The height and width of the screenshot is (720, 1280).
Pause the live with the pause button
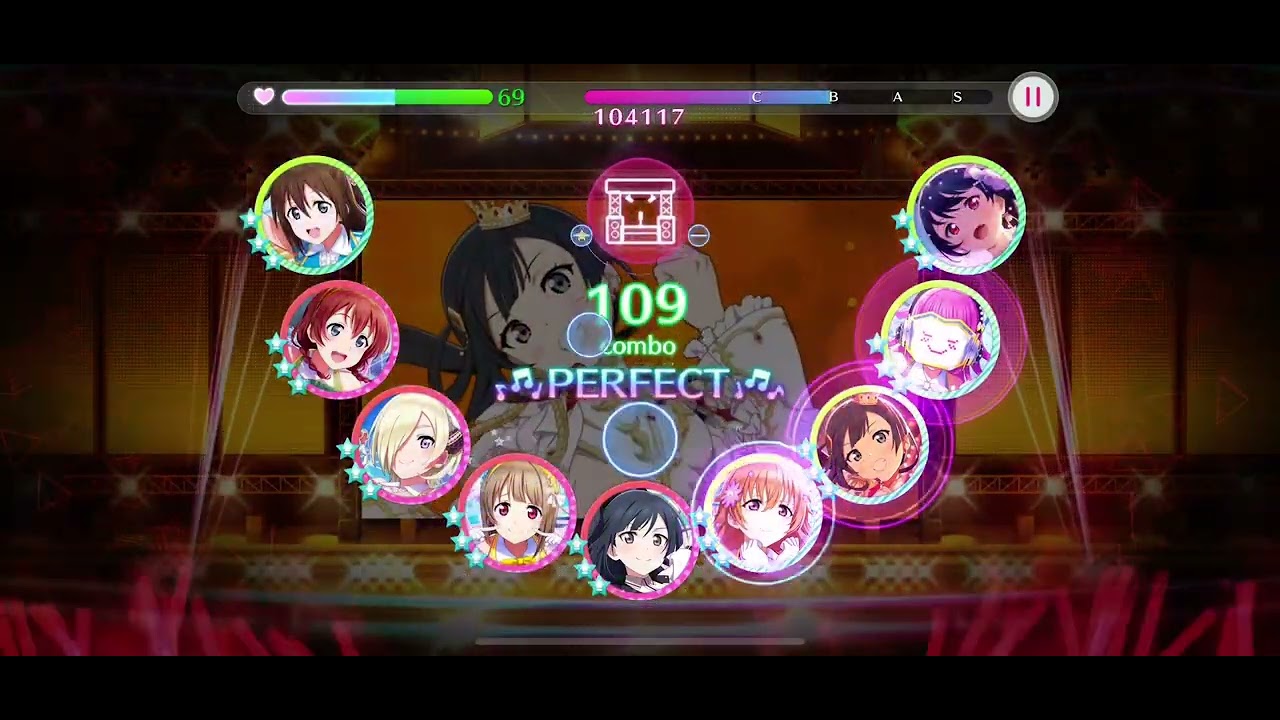[1032, 97]
